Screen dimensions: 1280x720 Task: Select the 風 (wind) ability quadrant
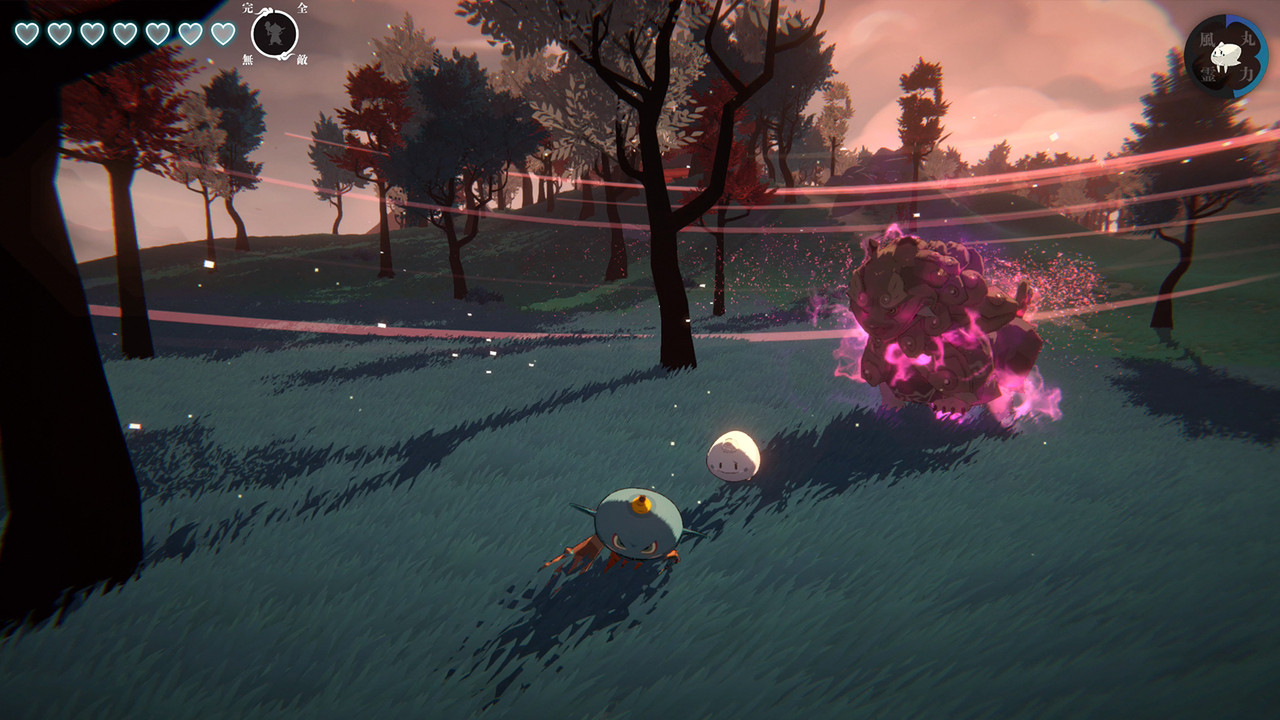pos(1206,39)
